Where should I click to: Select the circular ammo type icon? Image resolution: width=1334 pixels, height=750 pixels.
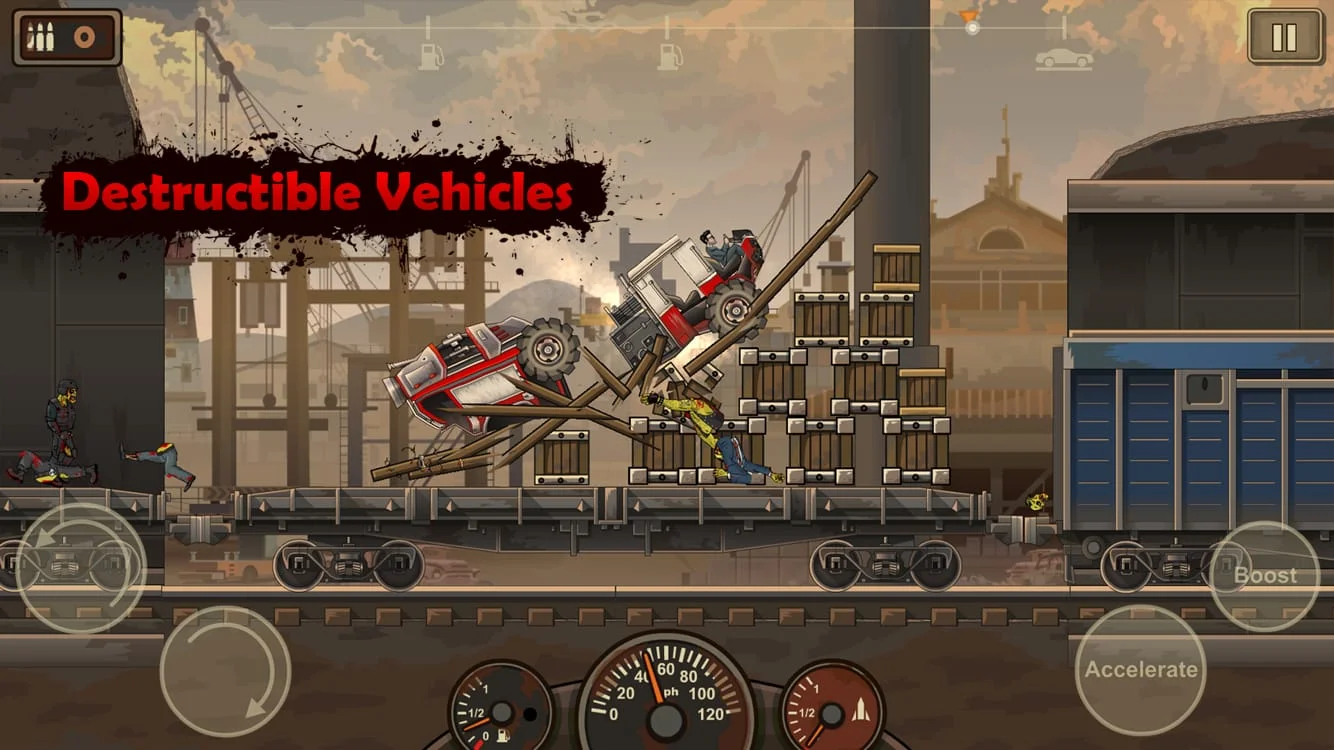coord(82,37)
